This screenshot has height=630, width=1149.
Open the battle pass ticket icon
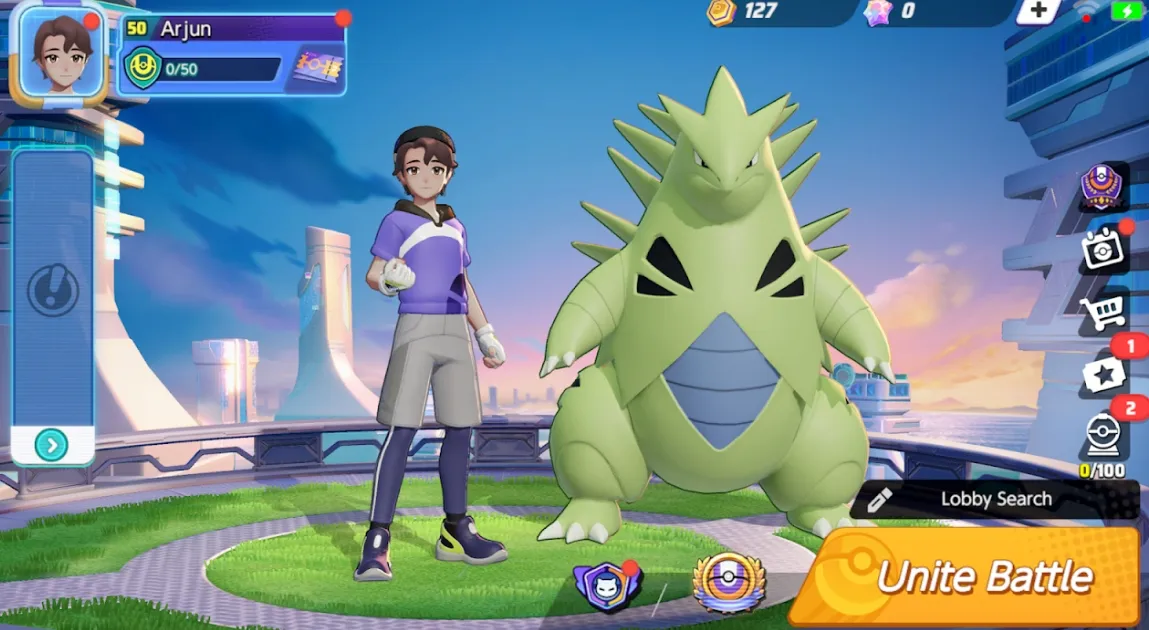pyautogui.click(x=319, y=69)
